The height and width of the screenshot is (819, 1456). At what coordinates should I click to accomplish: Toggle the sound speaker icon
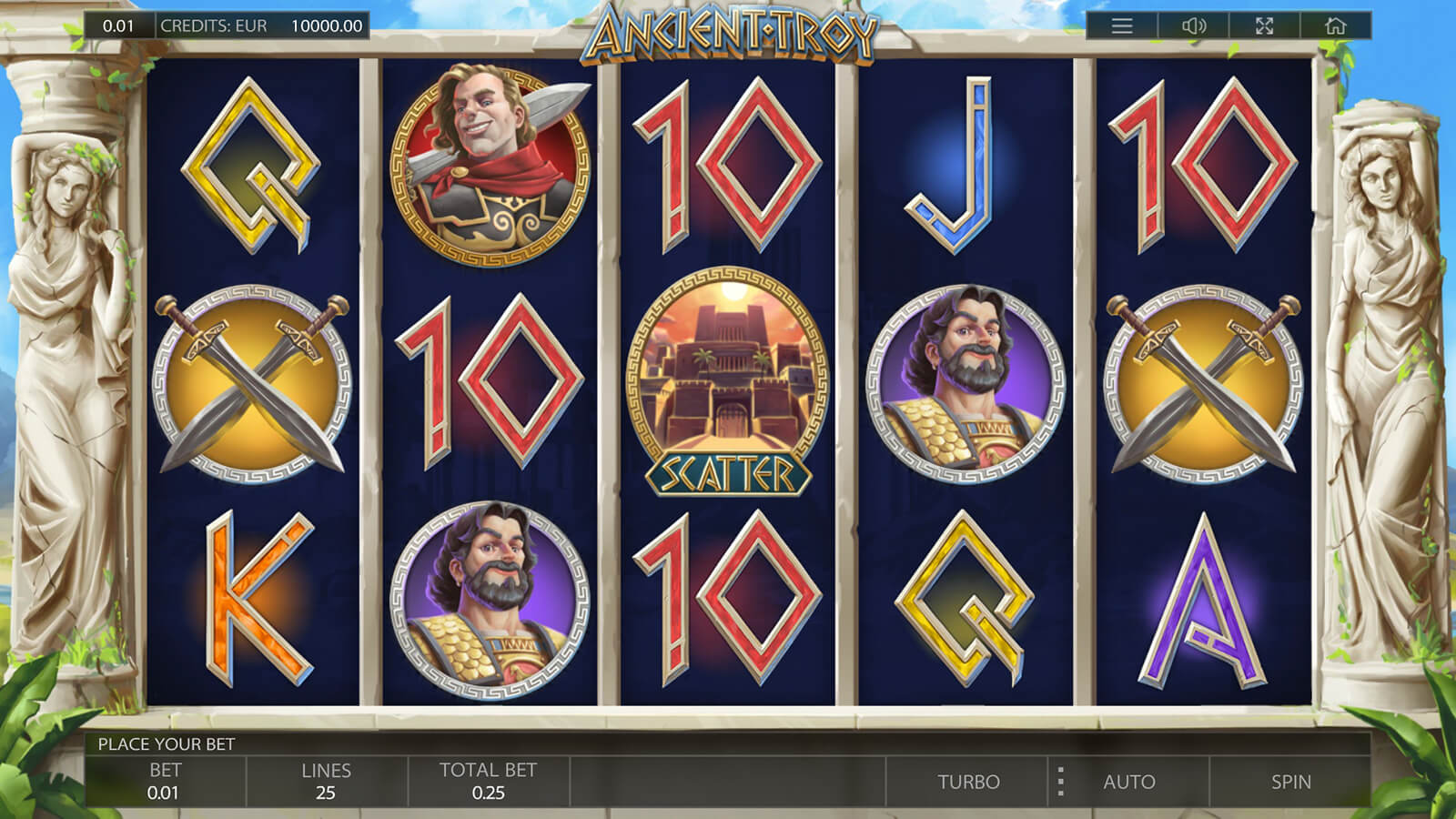[1193, 25]
